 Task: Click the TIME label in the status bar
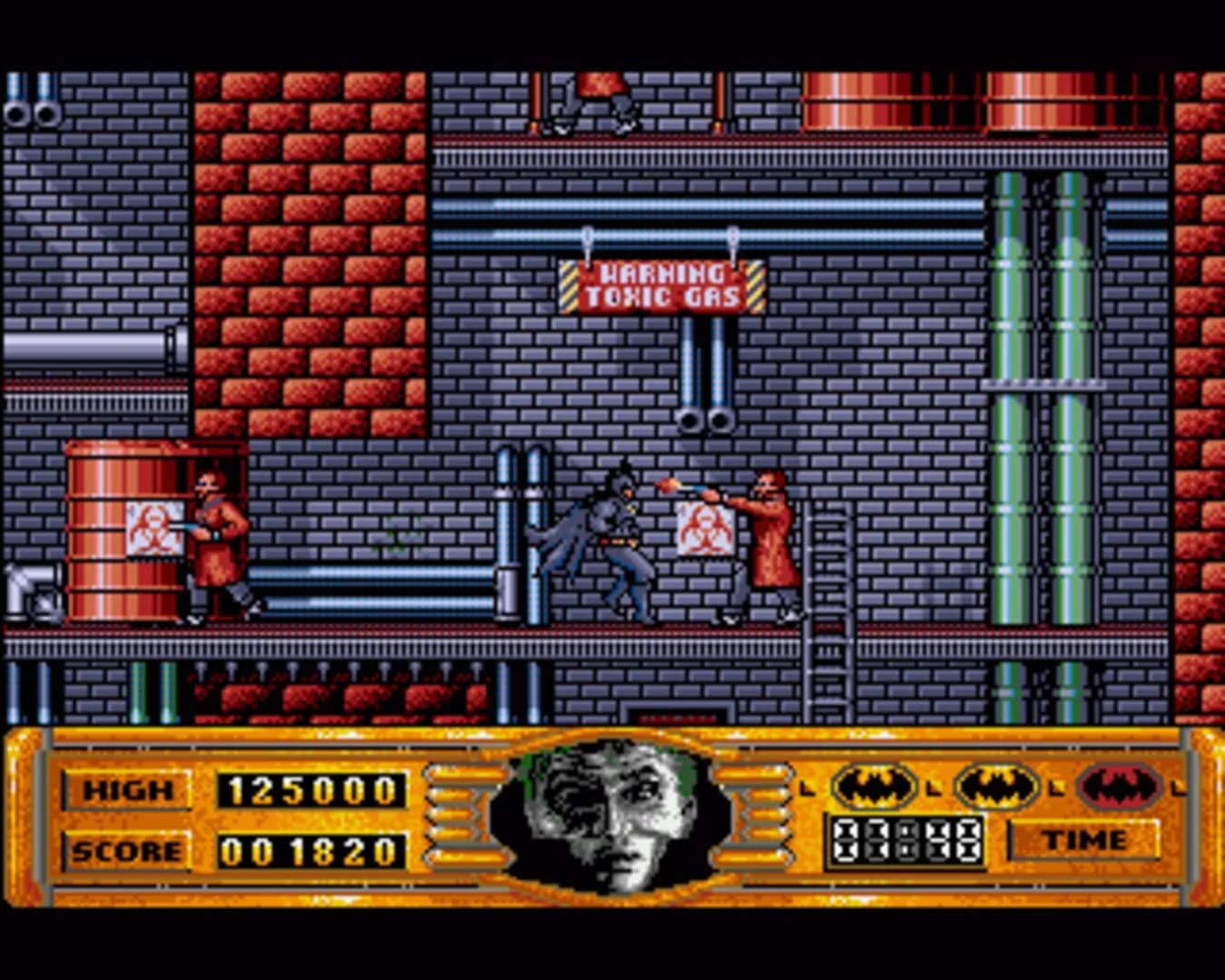tap(1086, 841)
